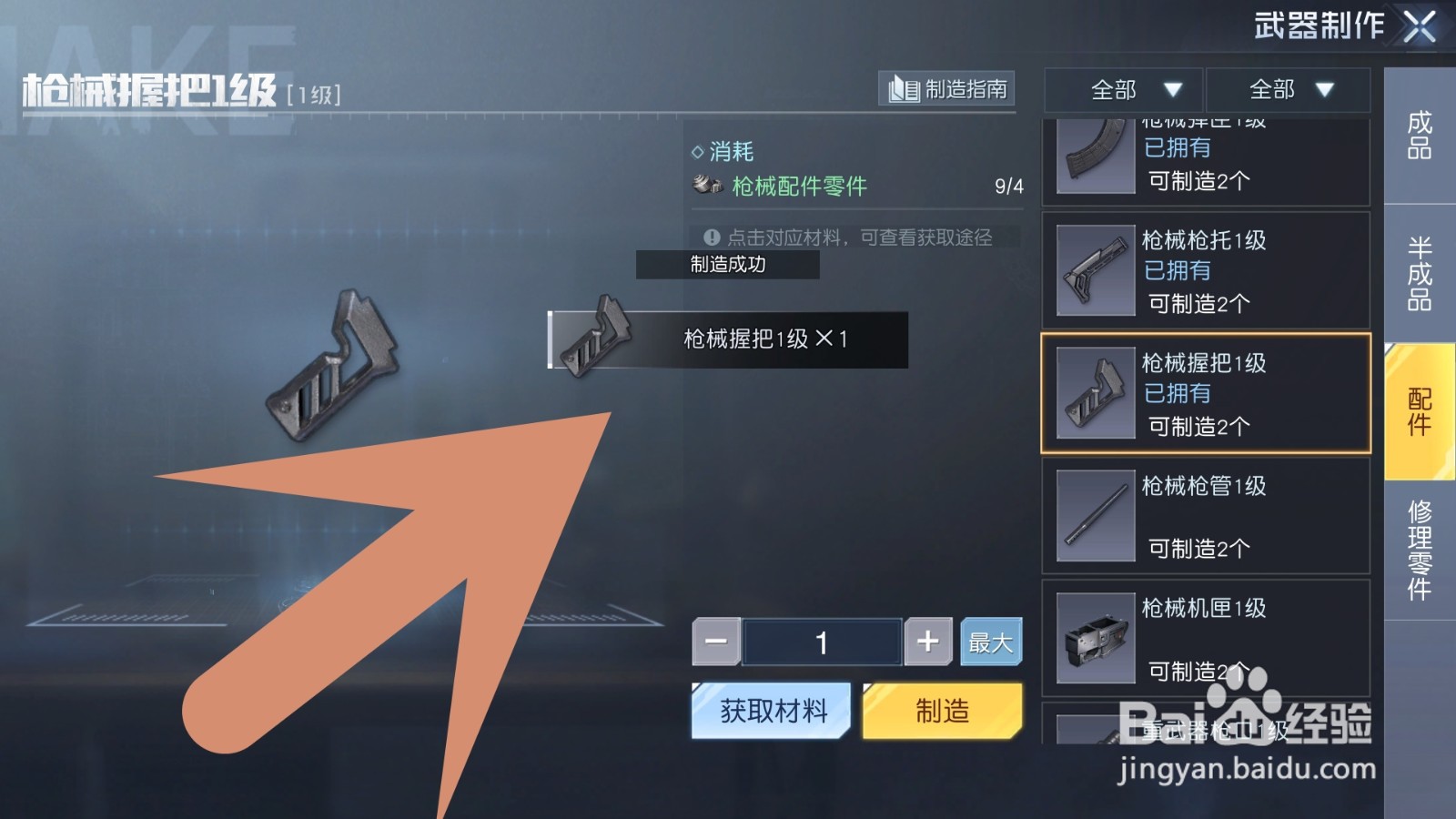Open the right 全部 filter dropdown

pos(1286,90)
